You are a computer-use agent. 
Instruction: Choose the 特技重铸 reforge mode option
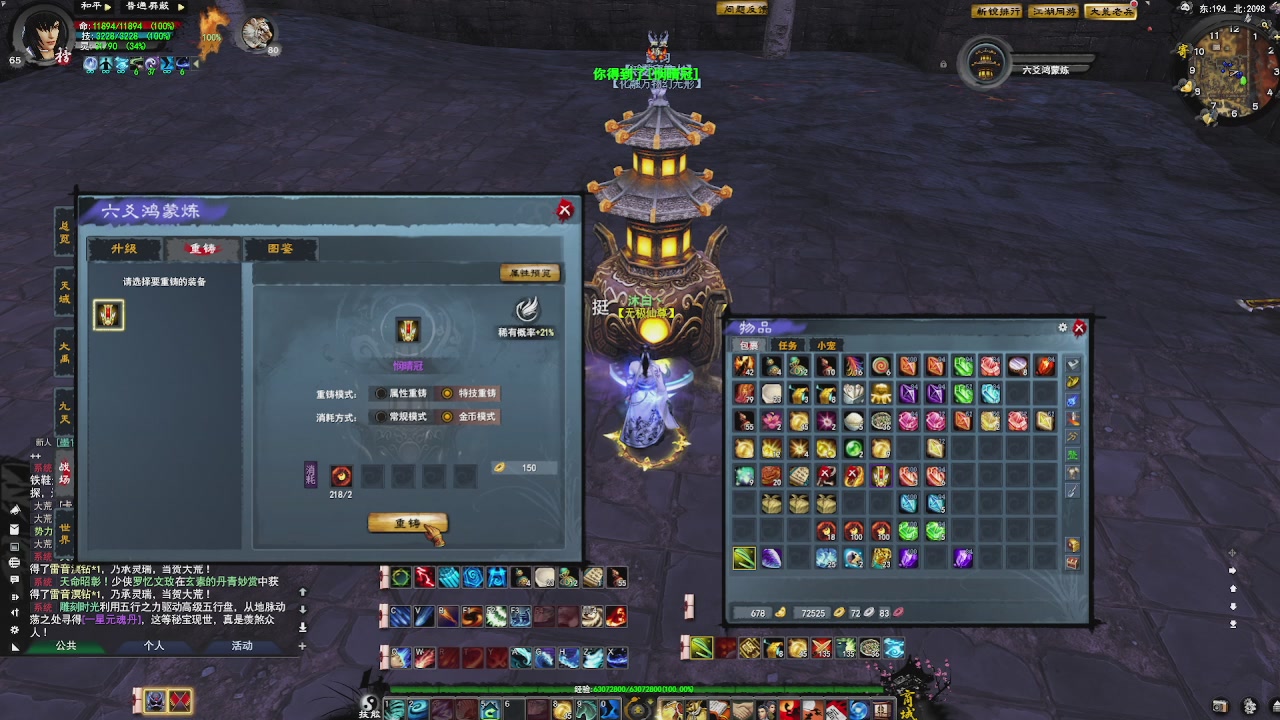click(447, 394)
